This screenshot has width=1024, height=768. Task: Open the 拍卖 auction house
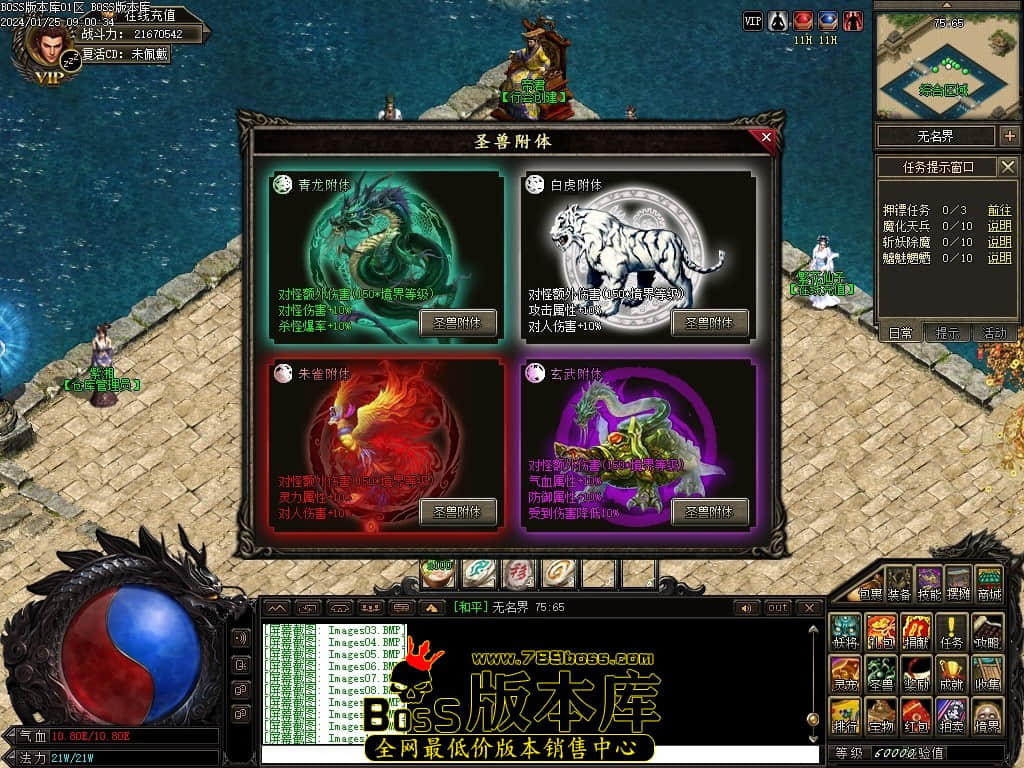tap(952, 715)
